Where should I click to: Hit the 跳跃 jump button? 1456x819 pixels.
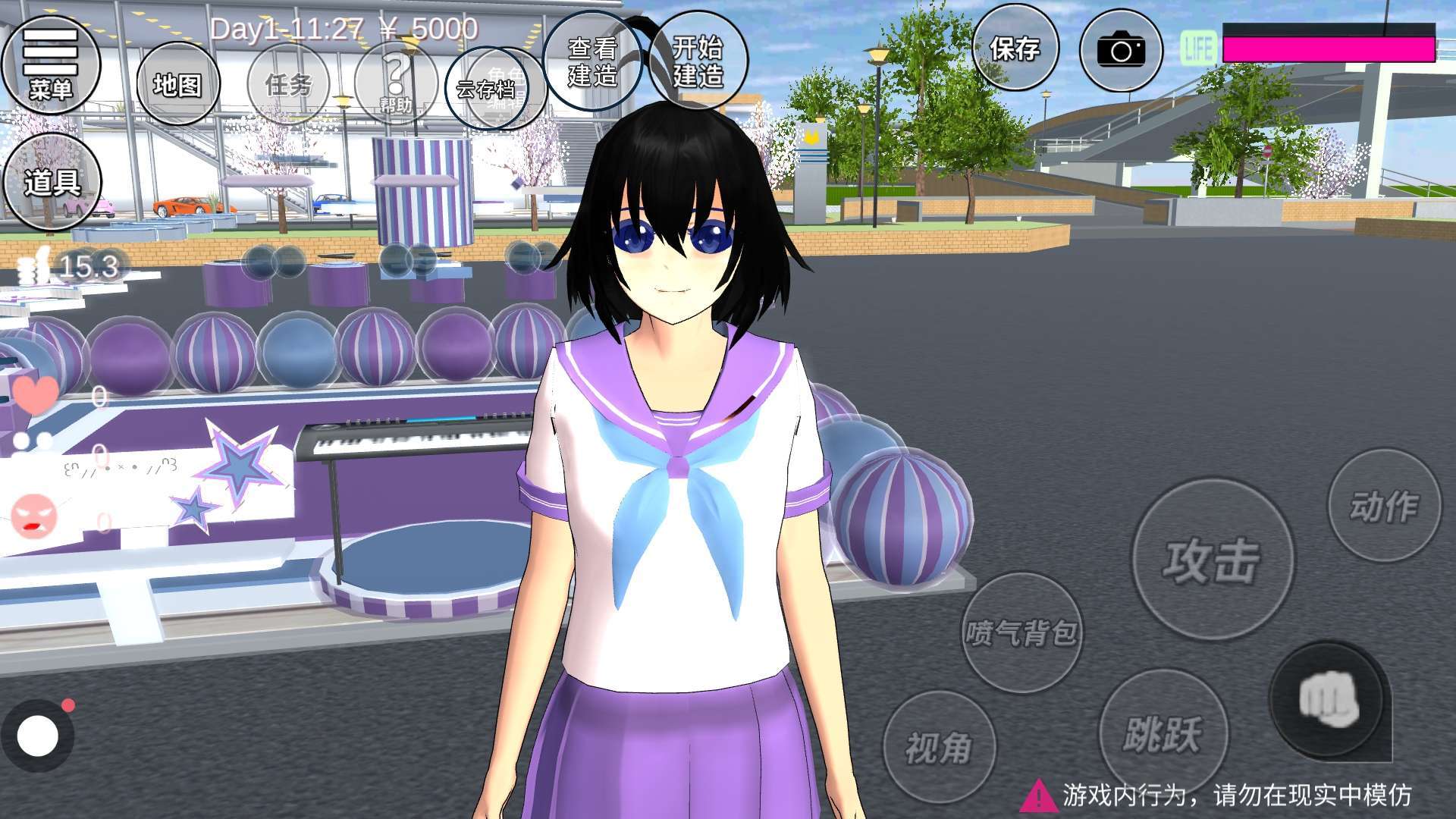[1162, 732]
